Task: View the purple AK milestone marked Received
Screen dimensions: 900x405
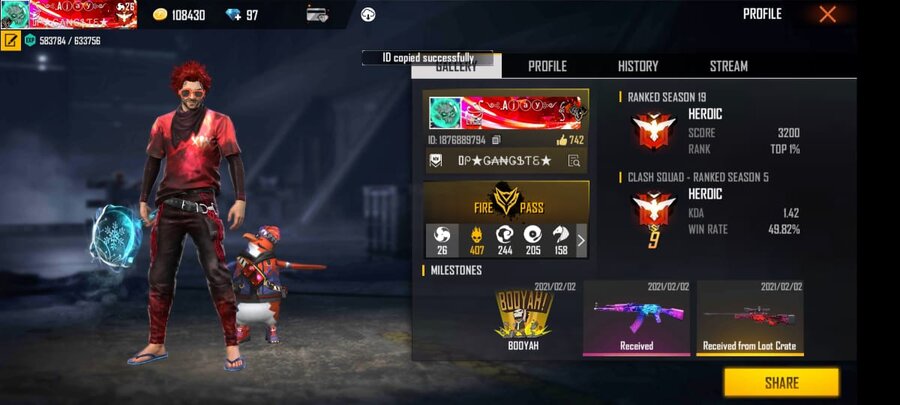Action: pyautogui.click(x=636, y=318)
